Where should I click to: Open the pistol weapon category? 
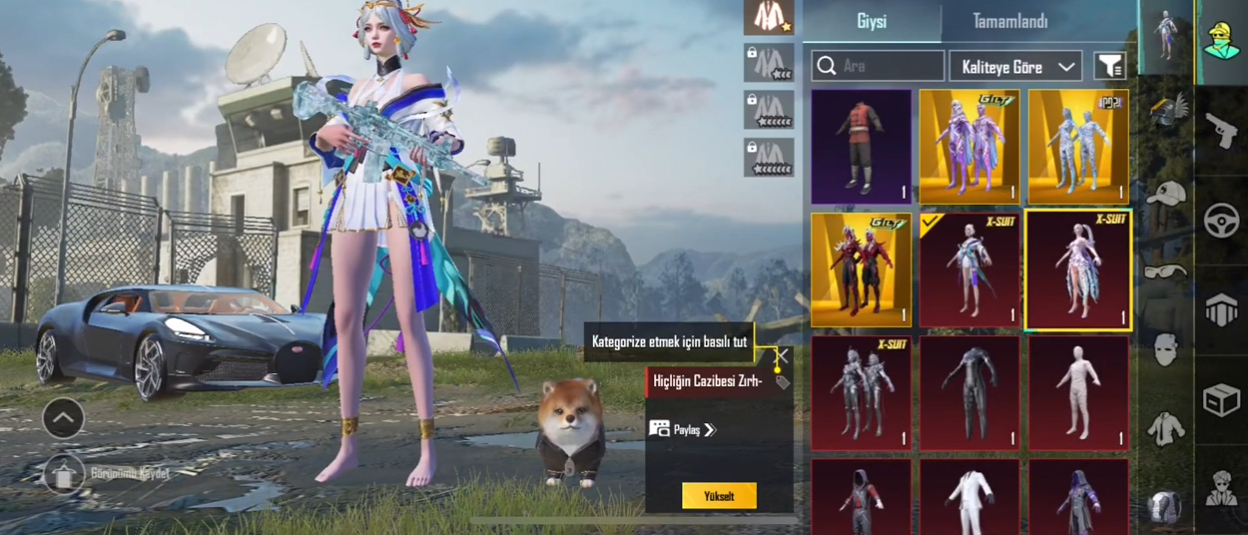pos(1221,130)
